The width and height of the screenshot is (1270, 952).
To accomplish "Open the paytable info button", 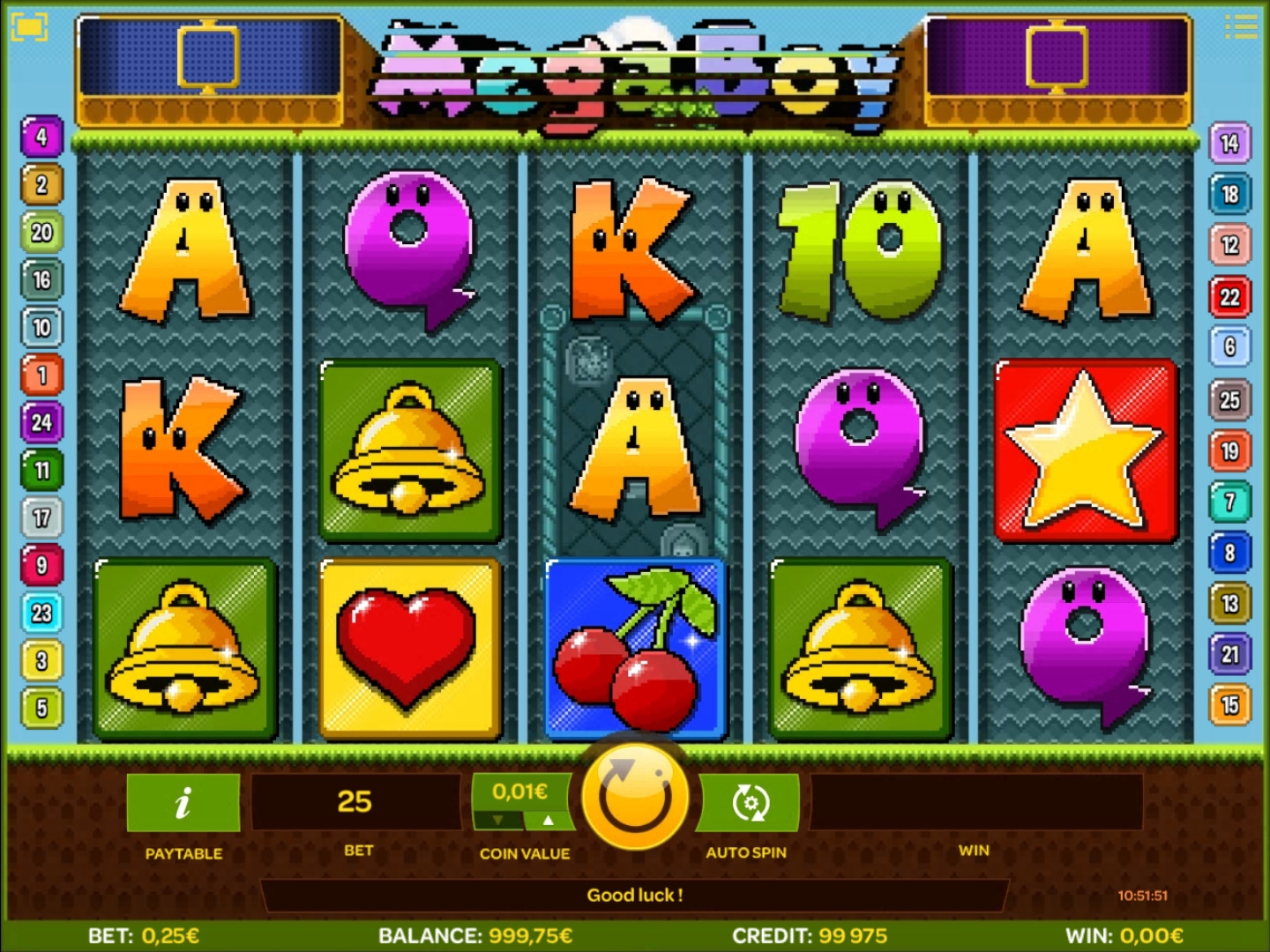I will coord(183,802).
